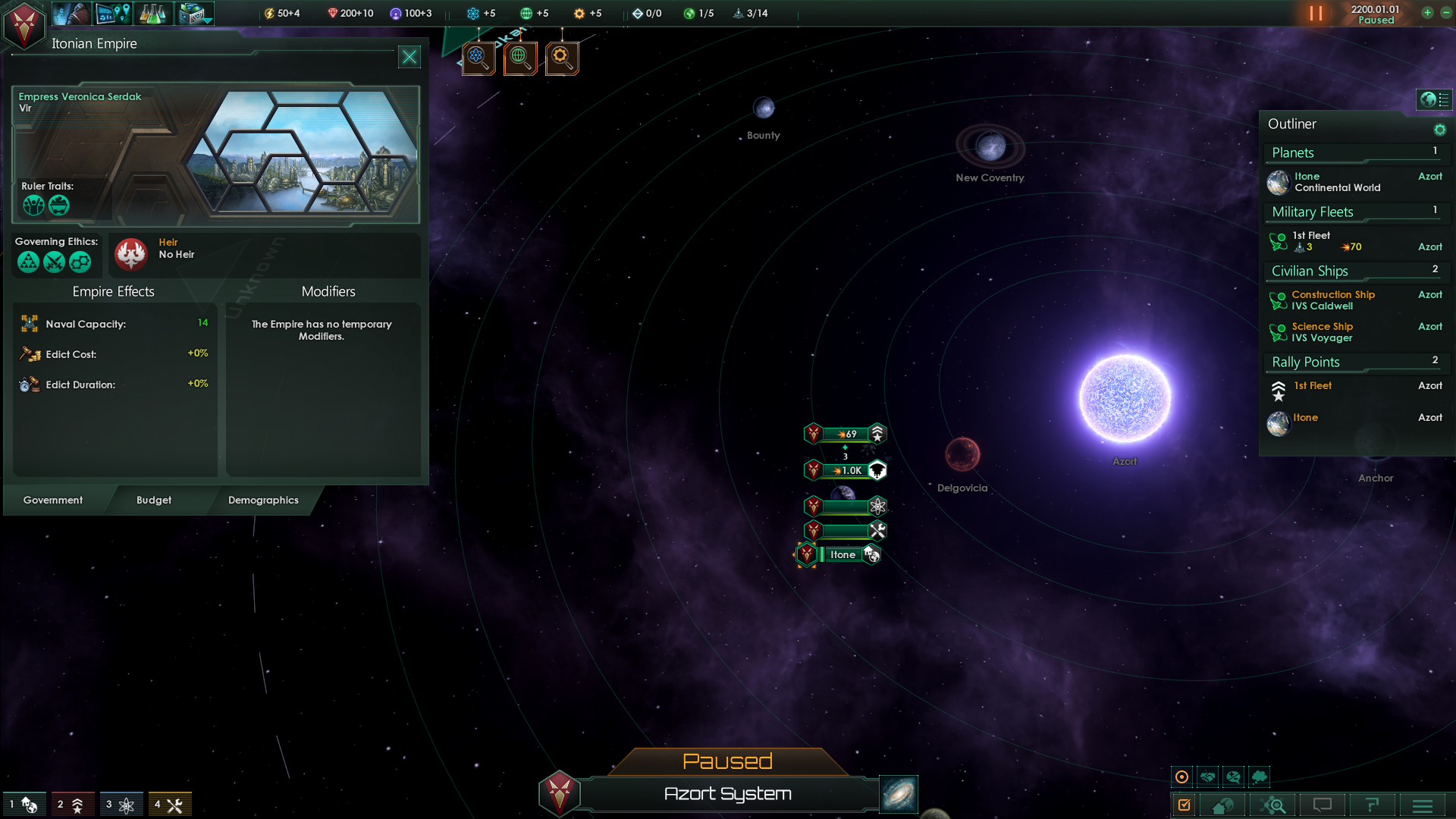Select the Itone planet map label
1456x819 pixels.
tap(843, 555)
